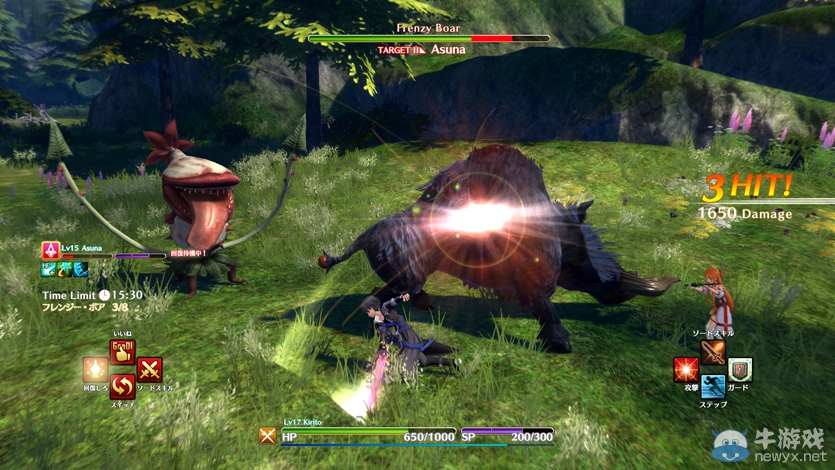Choose the glowing heal command icon

pyautogui.click(x=95, y=370)
